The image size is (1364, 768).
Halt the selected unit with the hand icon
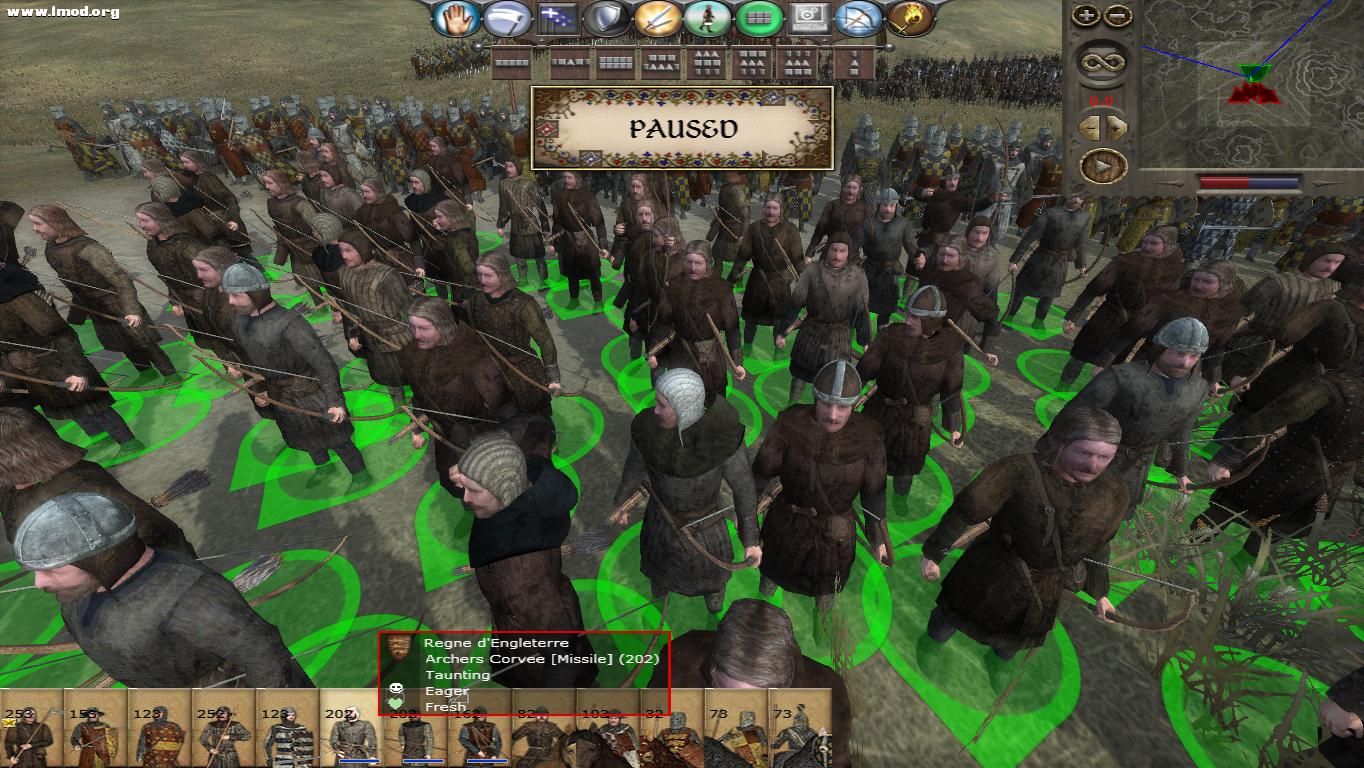[457, 20]
